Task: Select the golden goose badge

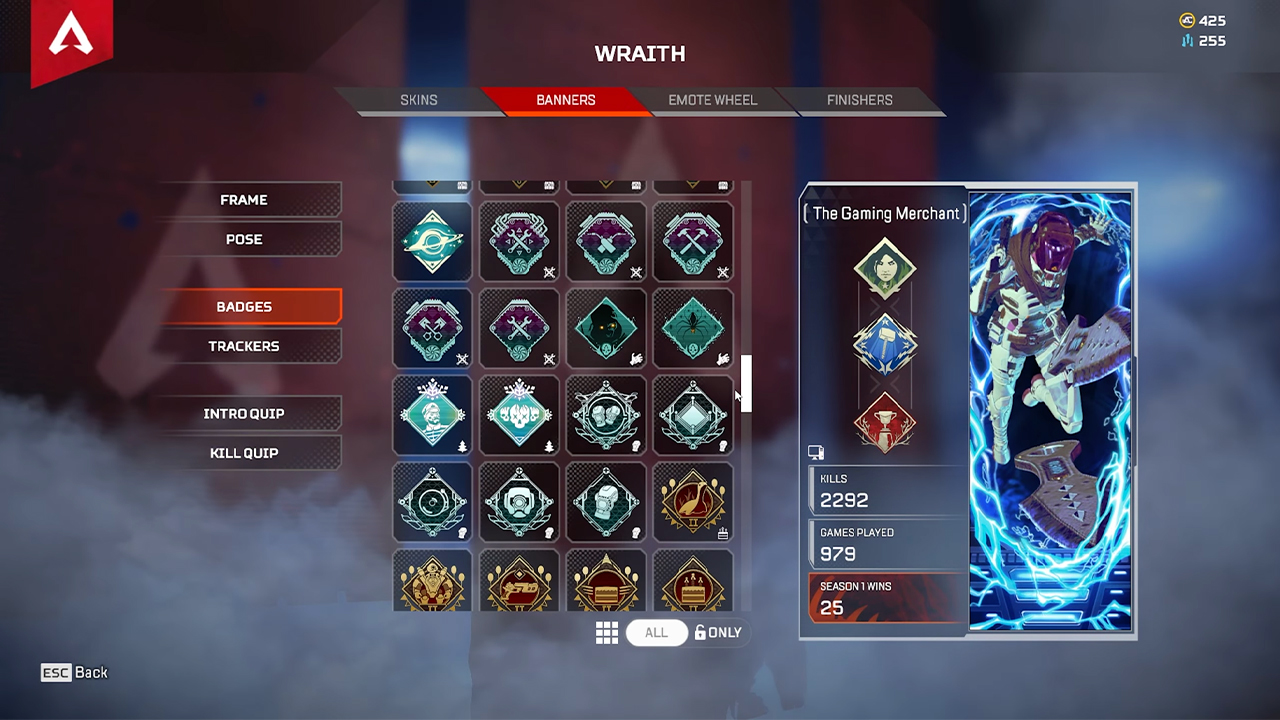Action: click(693, 502)
